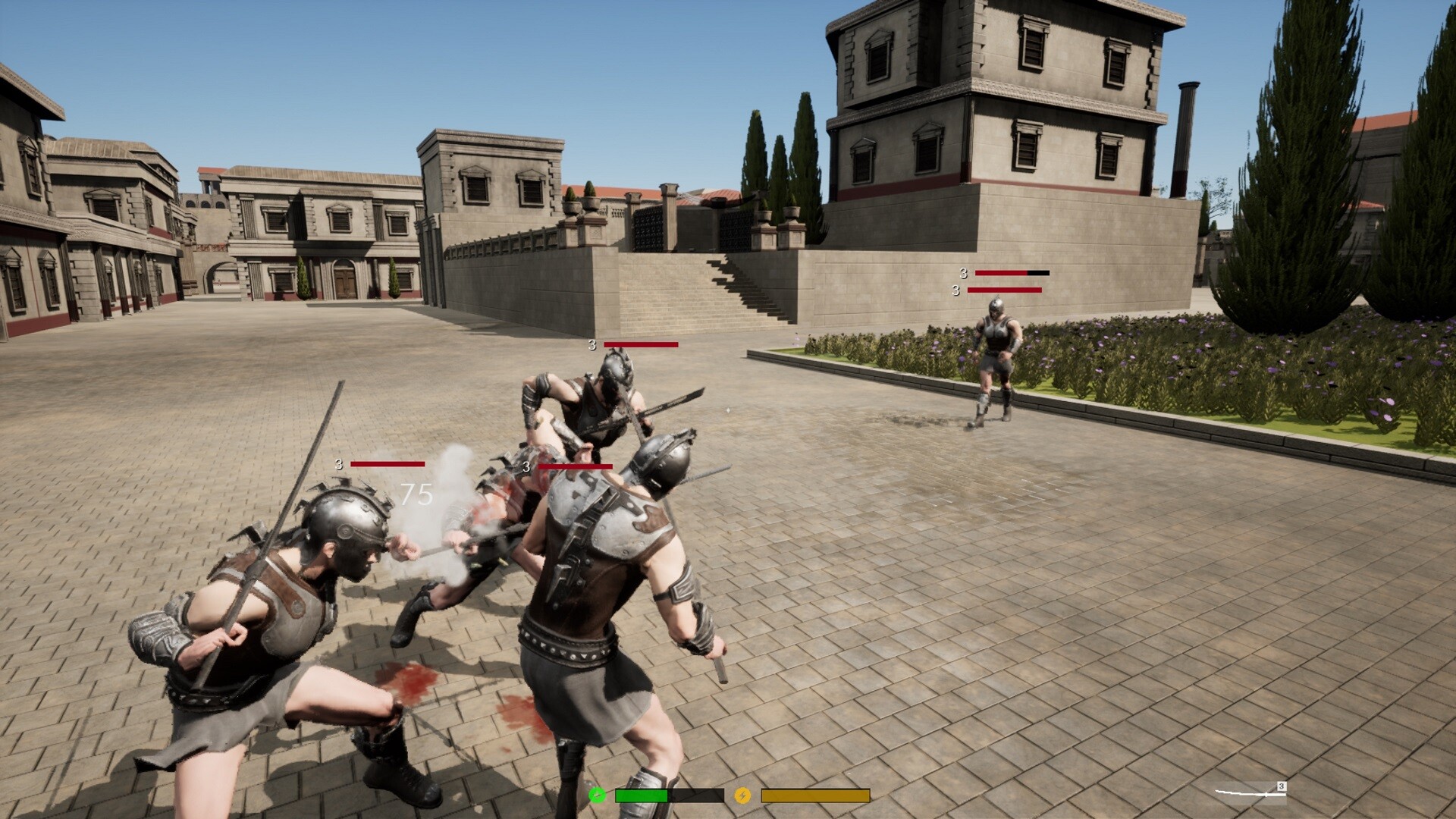The image size is (1456, 819).
Task: Click the level 3 badge above the distant gladiator
Action: [955, 291]
